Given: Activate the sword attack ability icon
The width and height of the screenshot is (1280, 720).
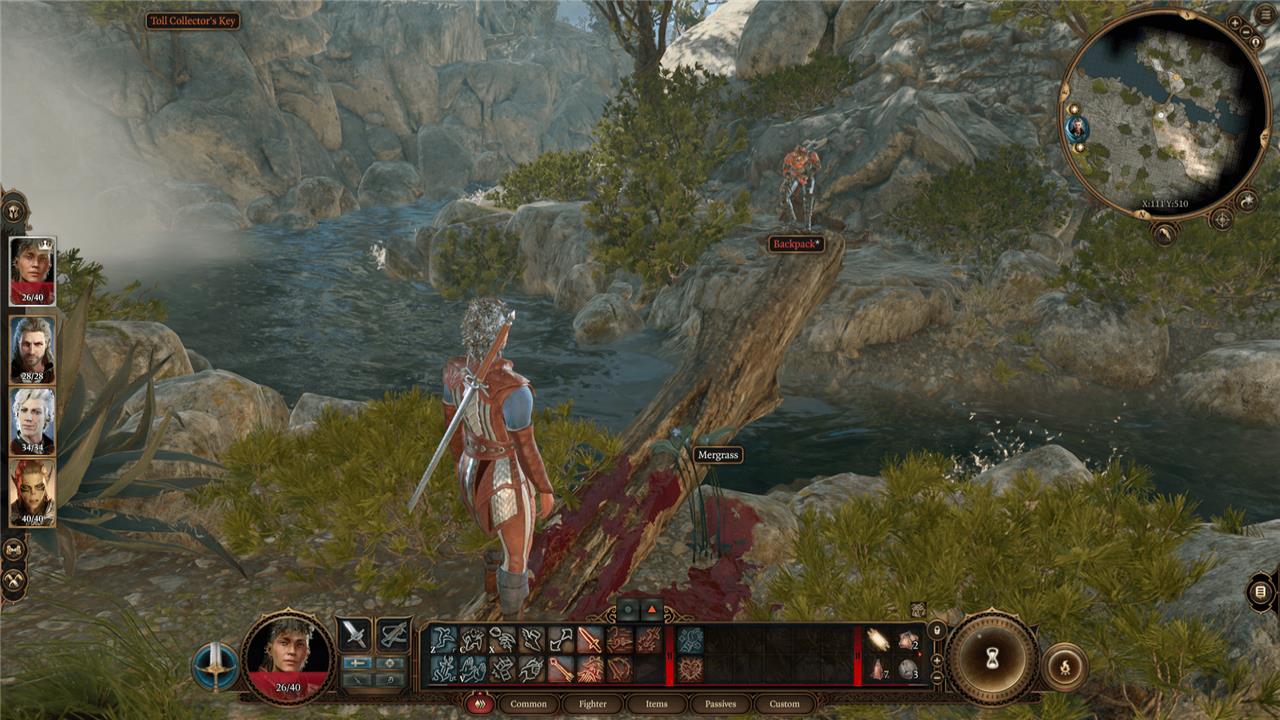Looking at the screenshot, I should (590, 640).
